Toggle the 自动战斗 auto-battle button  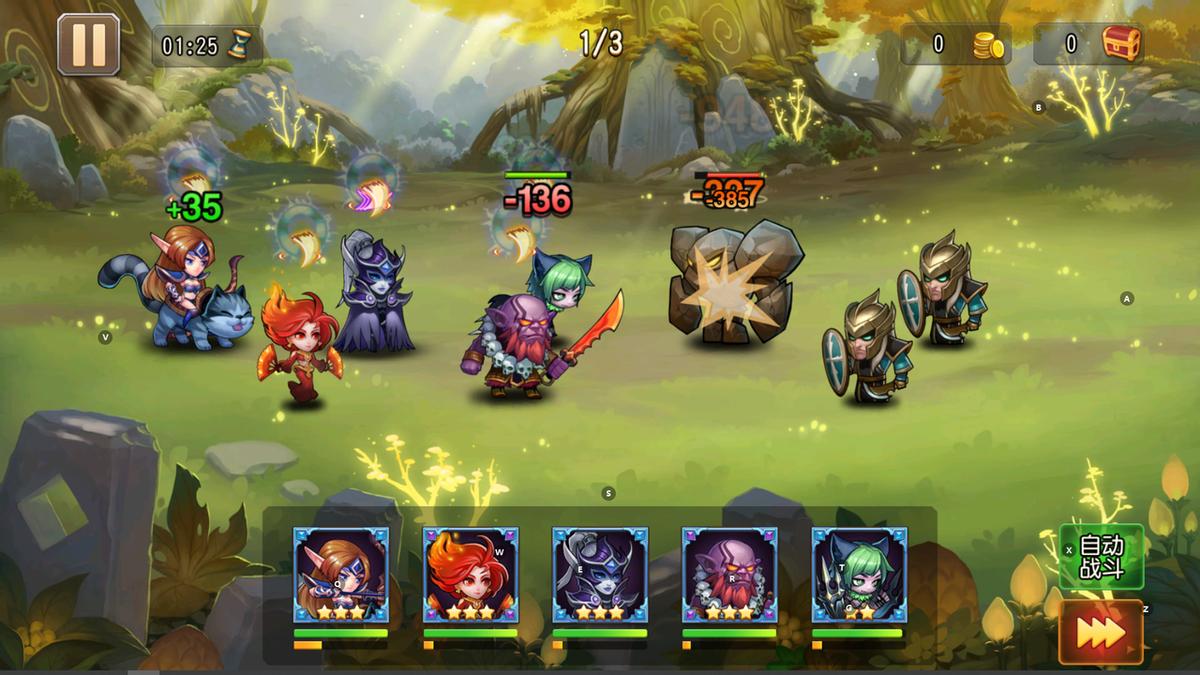tap(1101, 558)
